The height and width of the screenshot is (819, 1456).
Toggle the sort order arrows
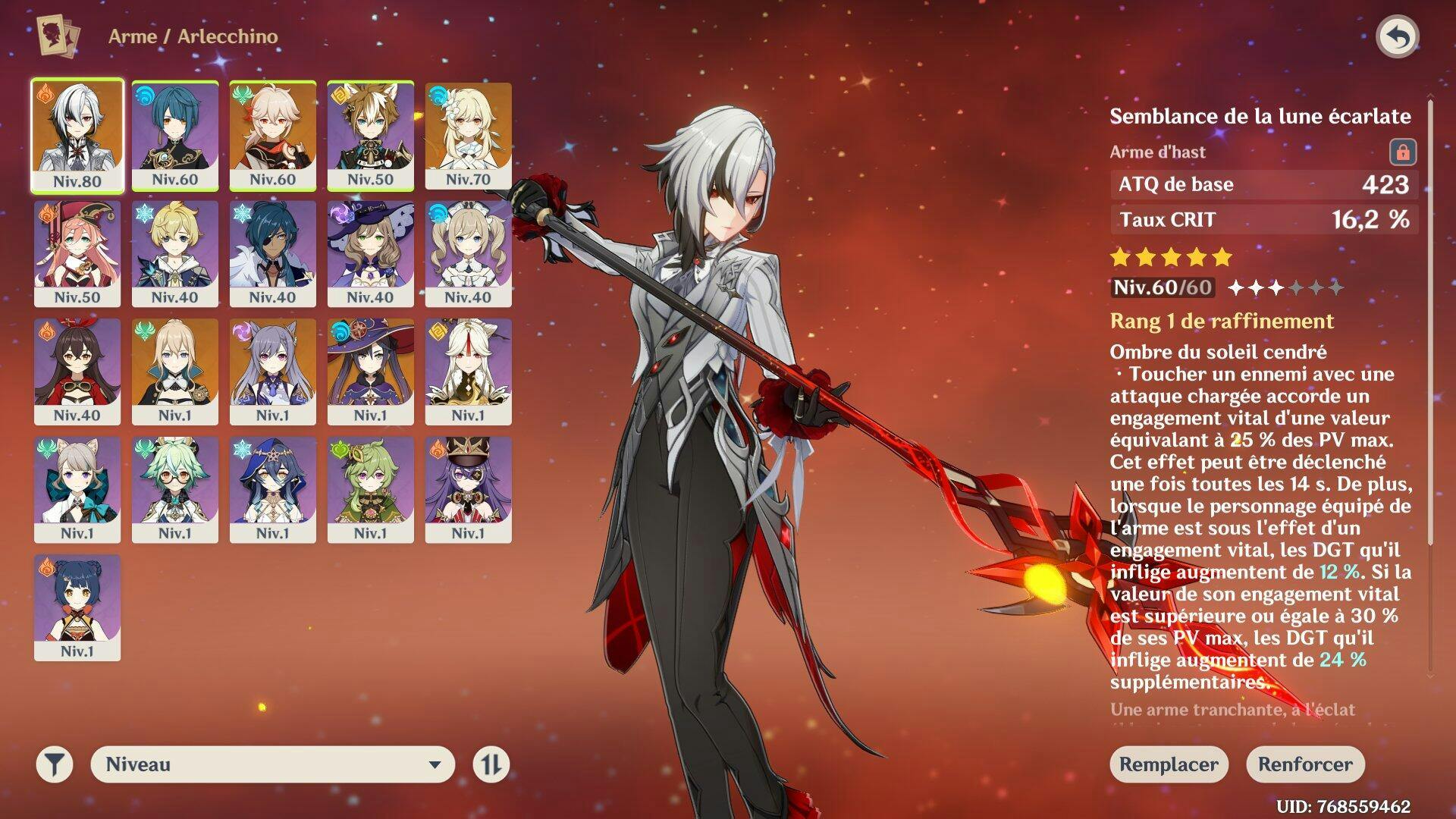tap(491, 764)
